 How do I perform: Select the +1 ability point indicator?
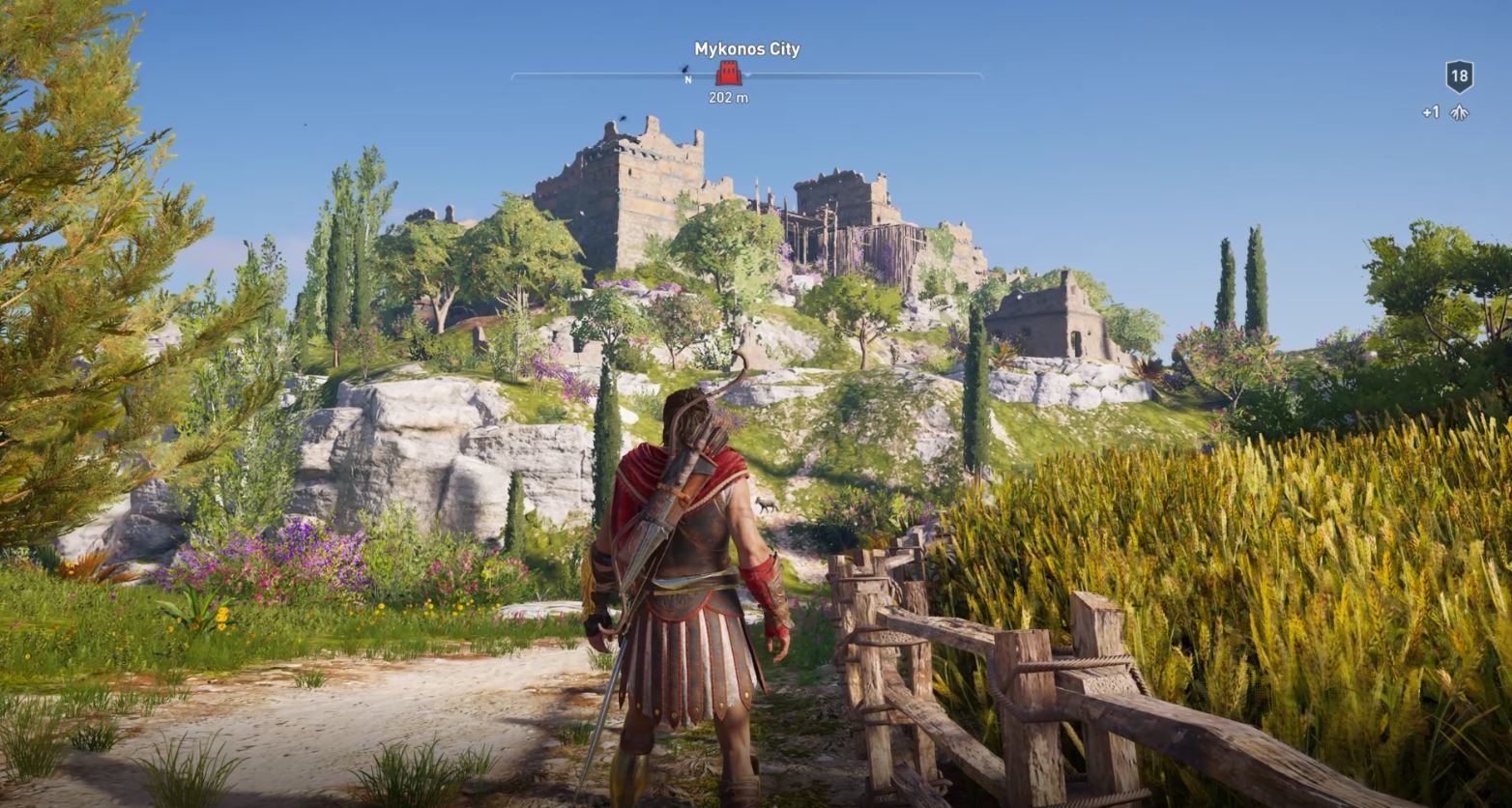[1430, 111]
